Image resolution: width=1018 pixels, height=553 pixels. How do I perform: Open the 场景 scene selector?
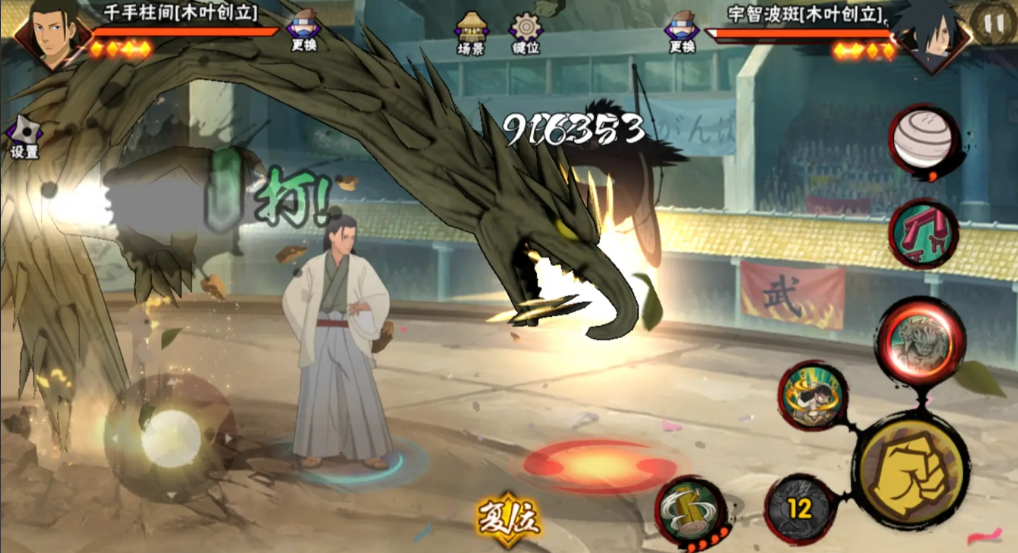471,33
